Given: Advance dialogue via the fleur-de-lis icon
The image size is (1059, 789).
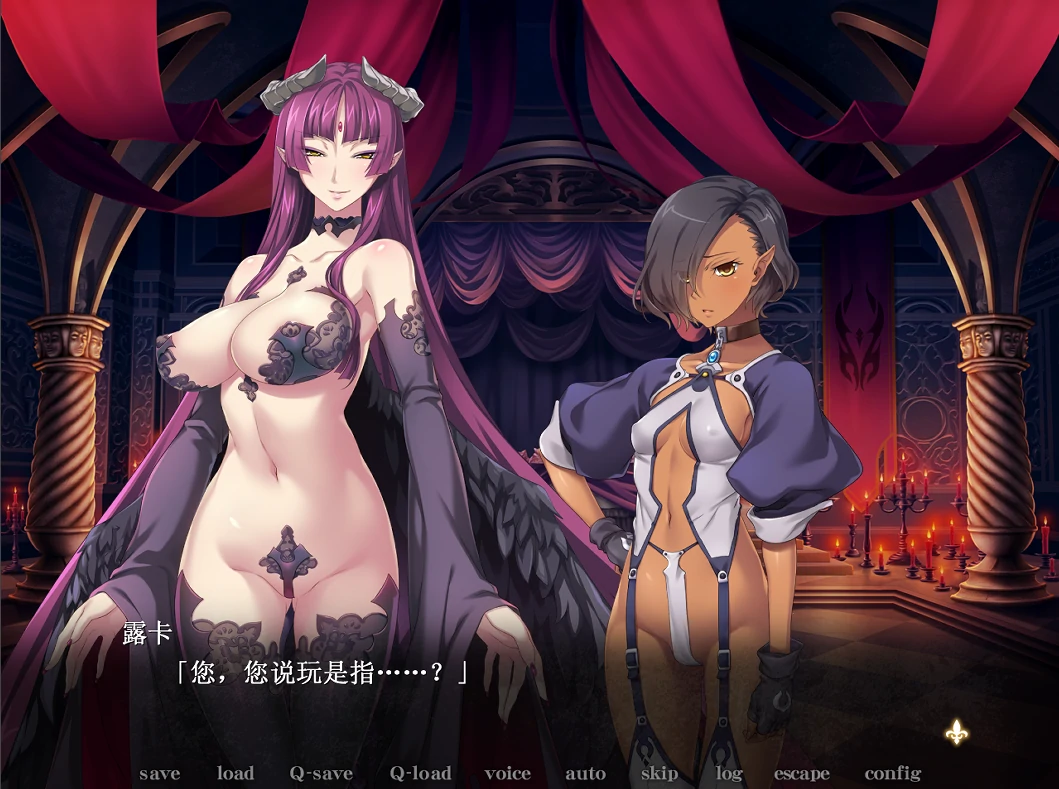Looking at the screenshot, I should [x=956, y=732].
